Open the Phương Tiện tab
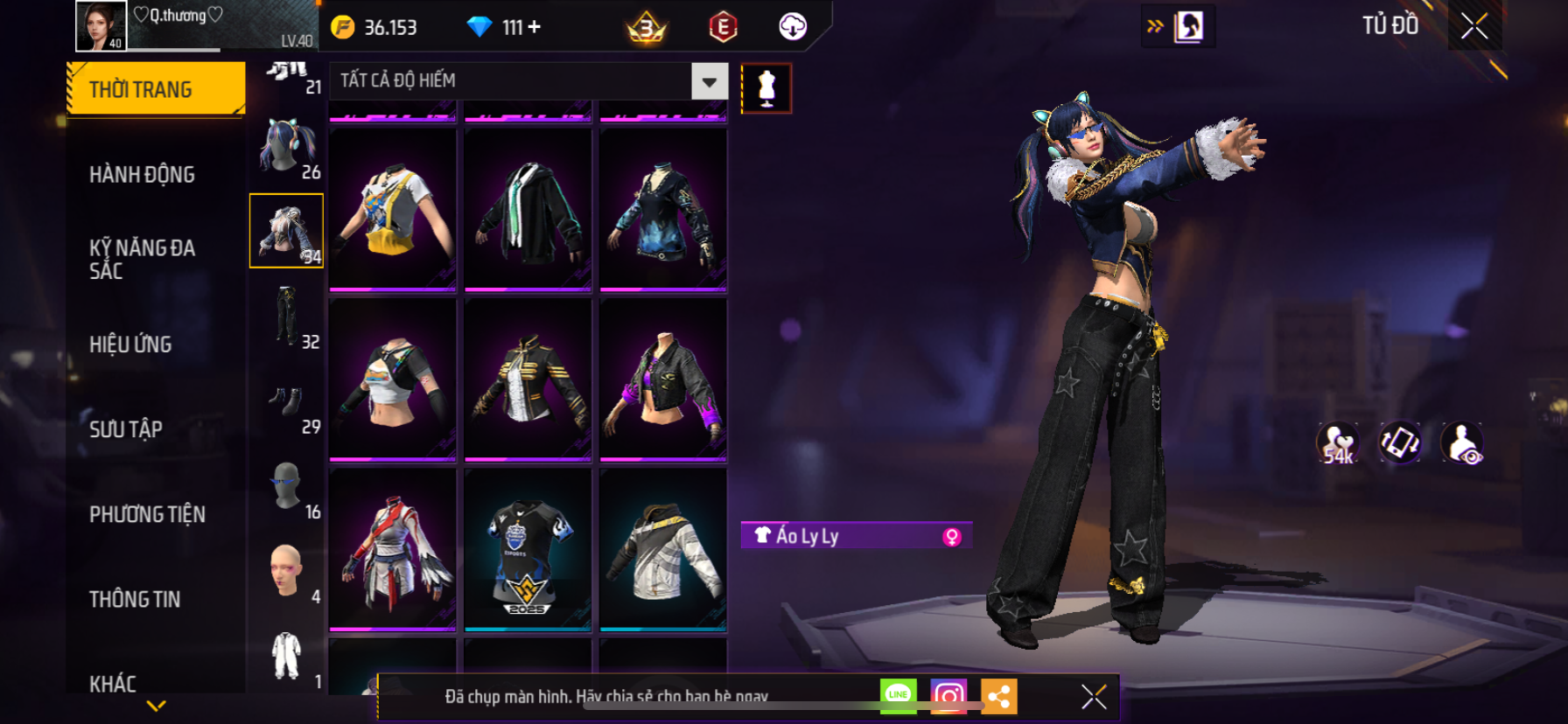 coord(147,514)
